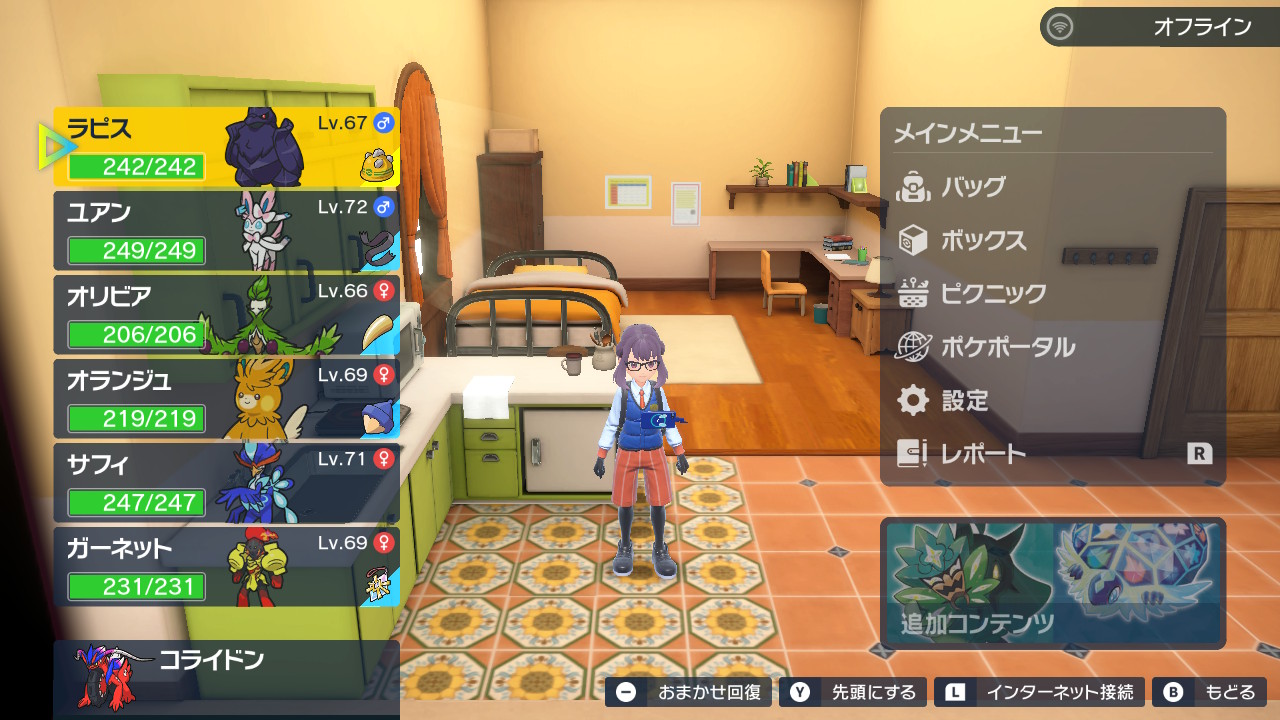The height and width of the screenshot is (720, 1280).
Task: Choose レポート to save the game
Action: click(983, 454)
